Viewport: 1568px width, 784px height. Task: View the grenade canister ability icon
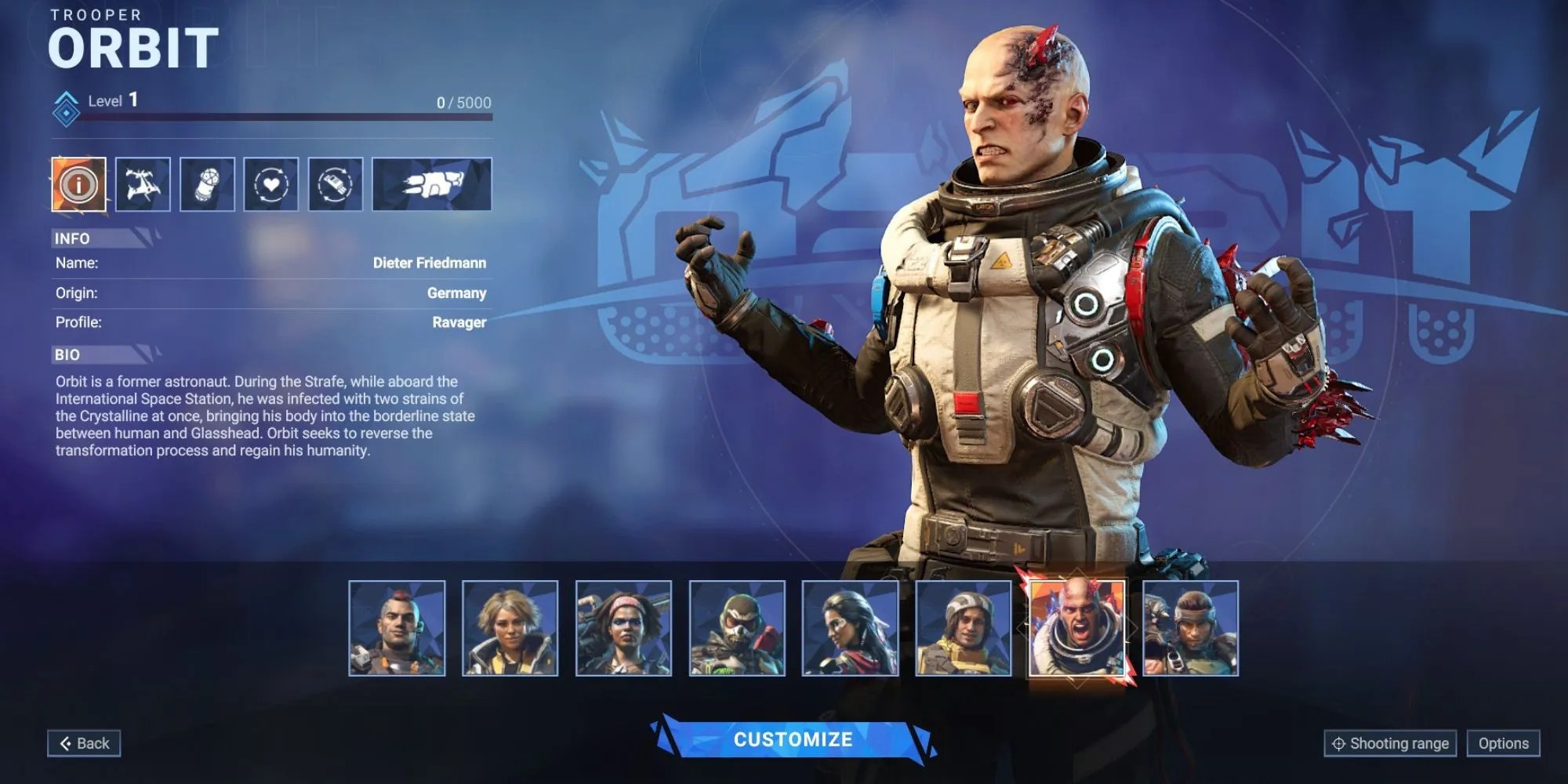tap(206, 185)
